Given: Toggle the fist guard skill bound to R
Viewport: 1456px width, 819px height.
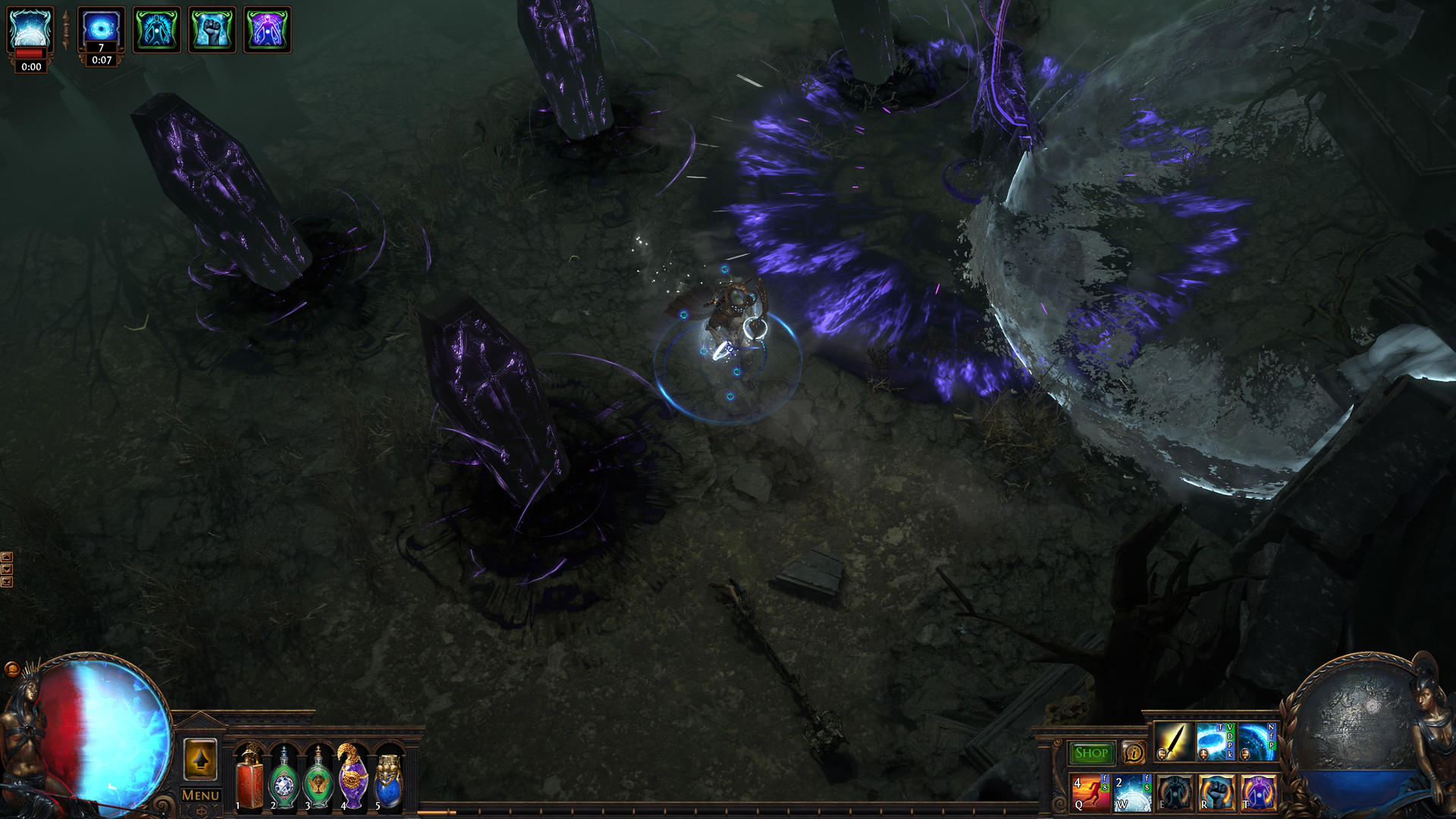Looking at the screenshot, I should coord(1216,794).
